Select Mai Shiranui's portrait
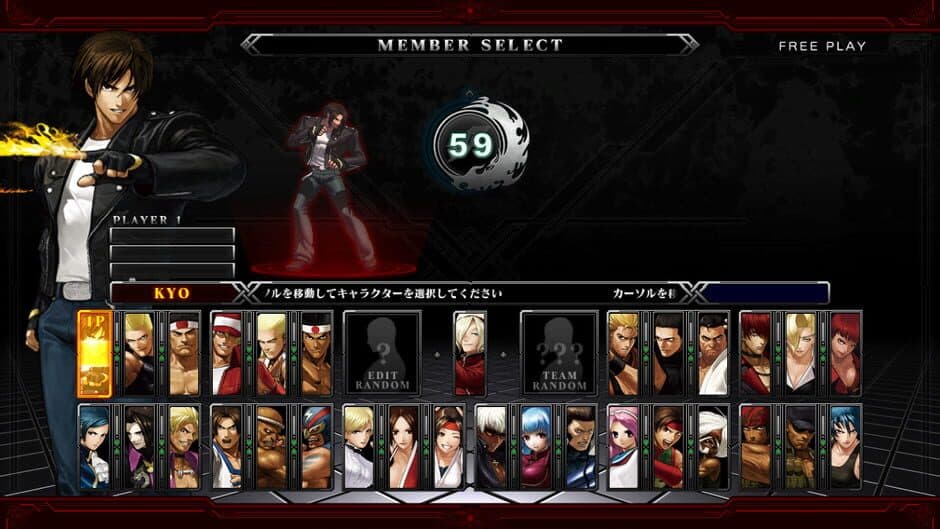940x529 pixels. click(403, 447)
